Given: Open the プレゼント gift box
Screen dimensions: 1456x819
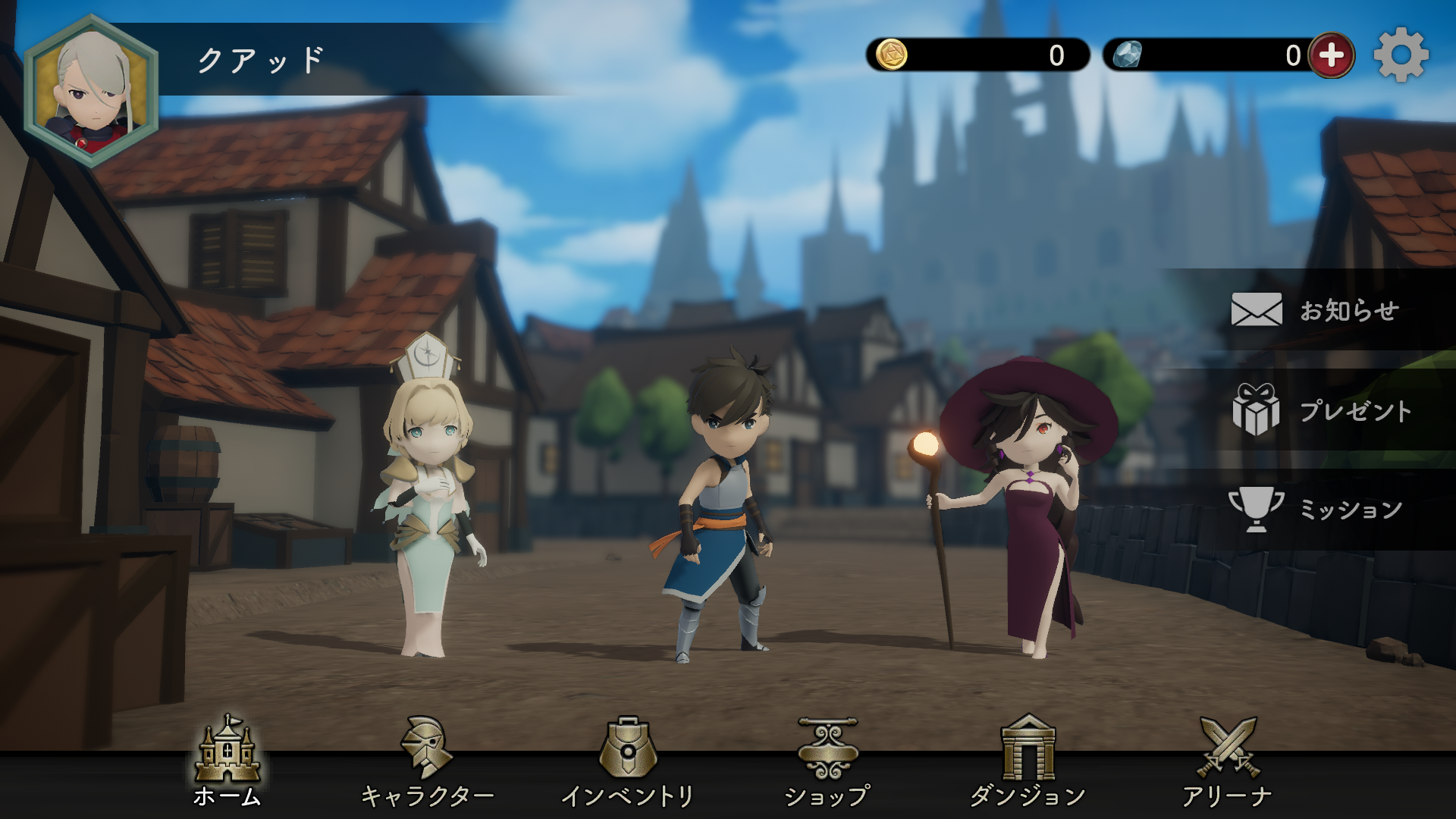Looking at the screenshot, I should coord(1321,410).
